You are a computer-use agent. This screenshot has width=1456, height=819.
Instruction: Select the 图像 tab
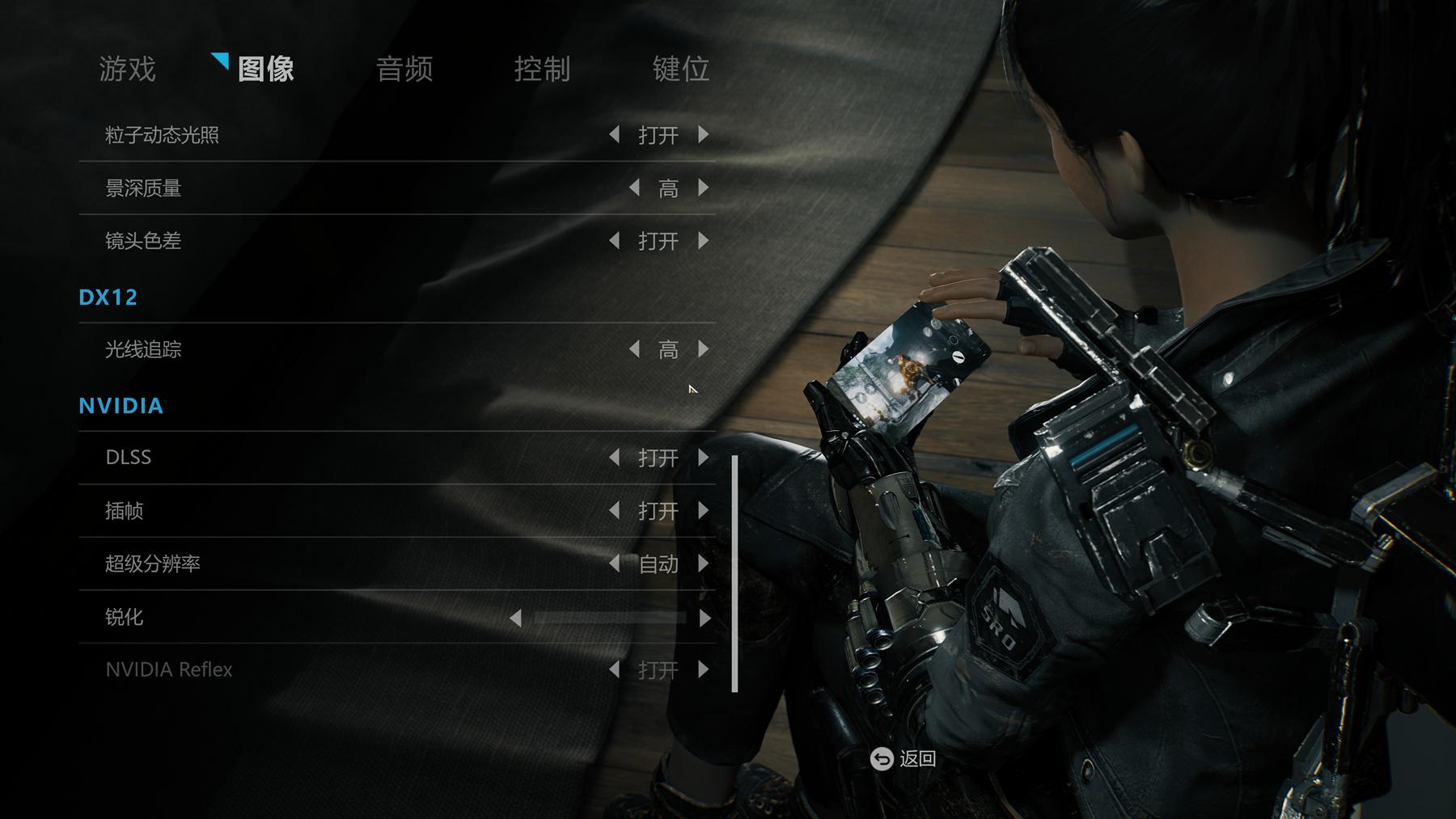(265, 69)
